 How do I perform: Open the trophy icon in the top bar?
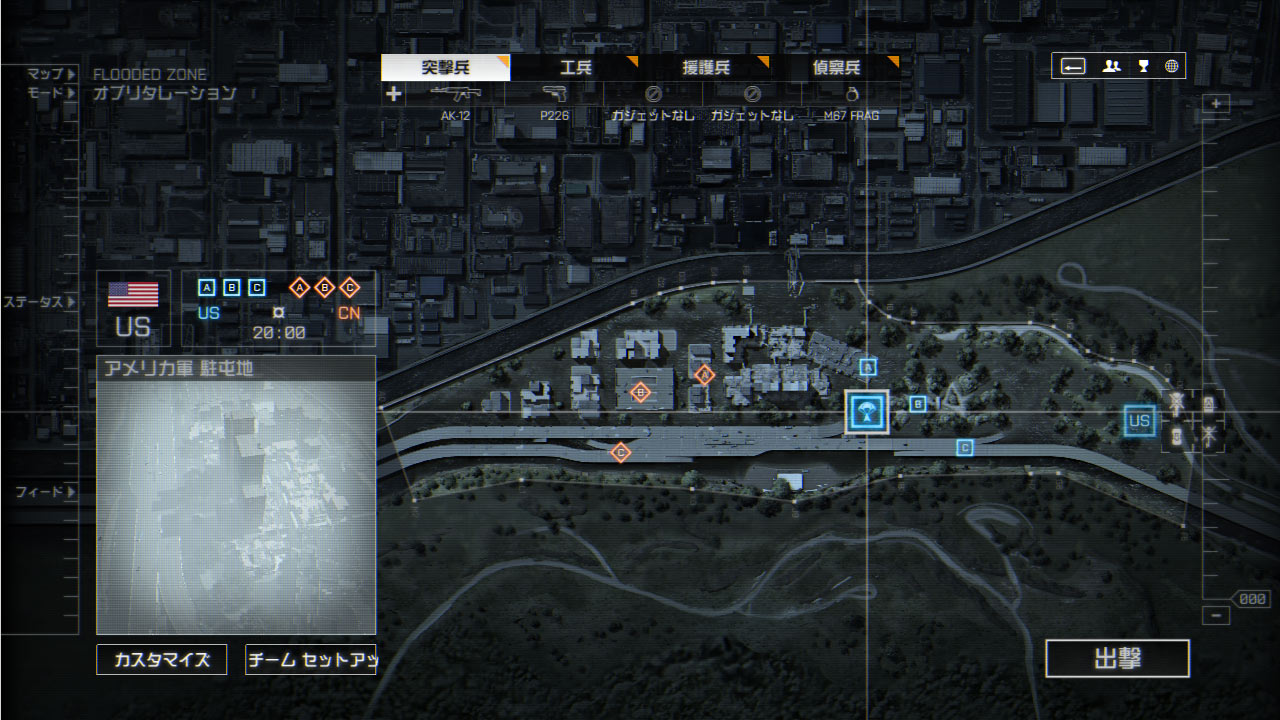(1143, 67)
